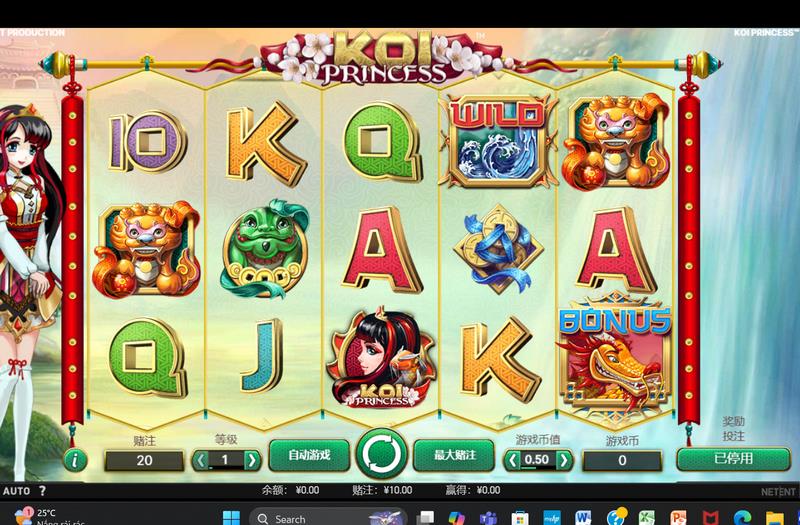The width and height of the screenshot is (800, 525).
Task: Spin the reels with the green circular button
Action: tap(381, 455)
